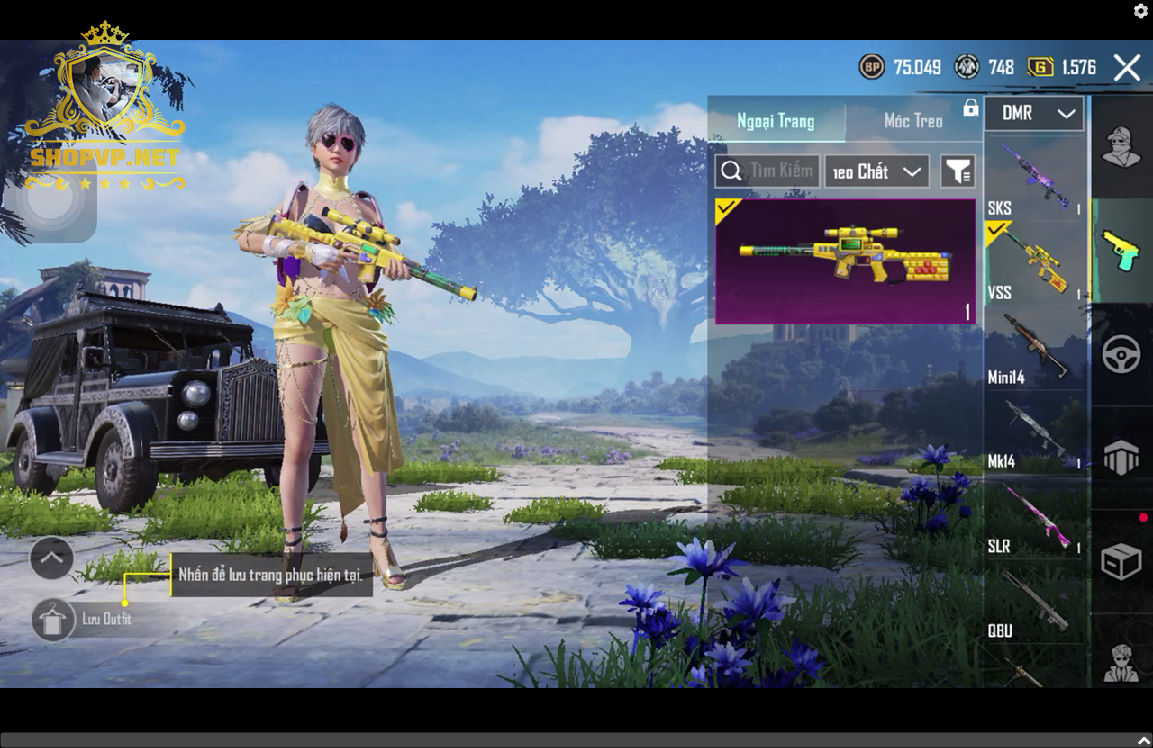This screenshot has width=1153, height=748.
Task: Open the character outfit category icon
Action: pos(1121,147)
